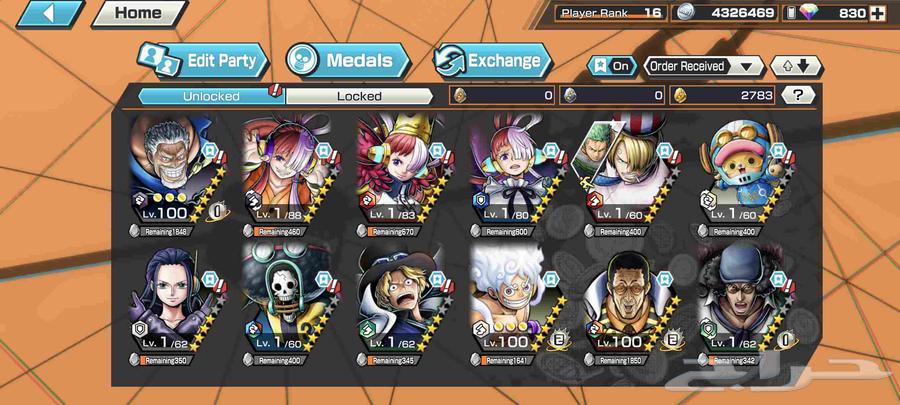Switch to the Unlocked tab
The image size is (900, 405).
pyautogui.click(x=211, y=96)
